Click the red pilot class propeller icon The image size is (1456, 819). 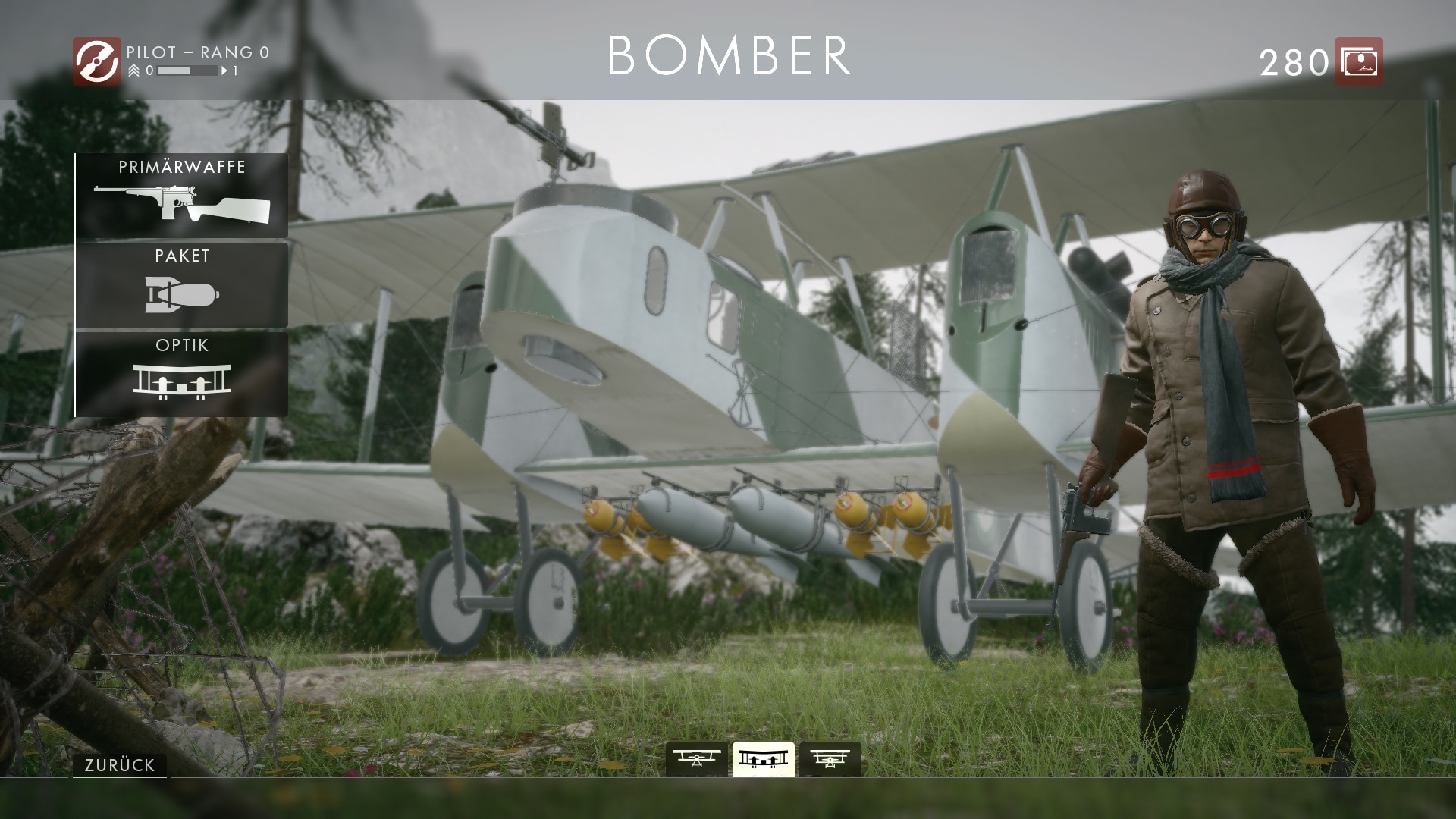click(x=96, y=61)
